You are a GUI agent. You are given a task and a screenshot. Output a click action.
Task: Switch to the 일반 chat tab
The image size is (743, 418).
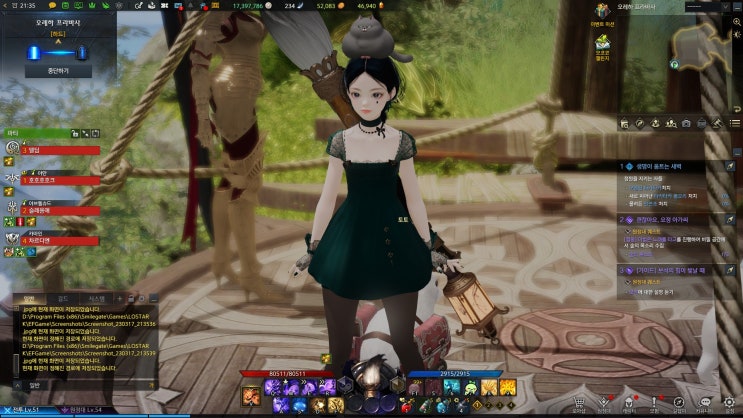click(29, 298)
